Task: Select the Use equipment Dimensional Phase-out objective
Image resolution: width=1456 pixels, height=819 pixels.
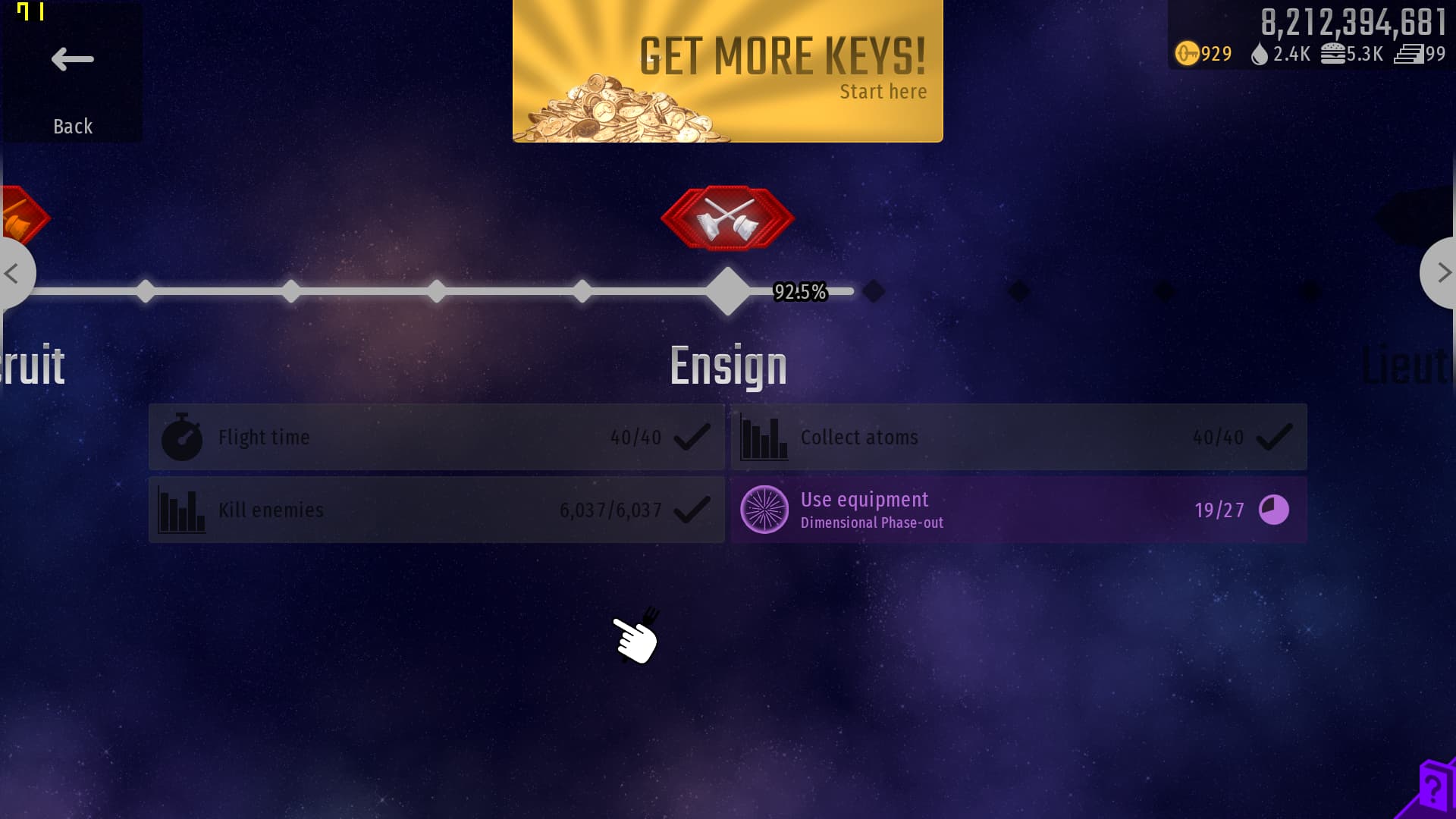Action: [x=1018, y=510]
